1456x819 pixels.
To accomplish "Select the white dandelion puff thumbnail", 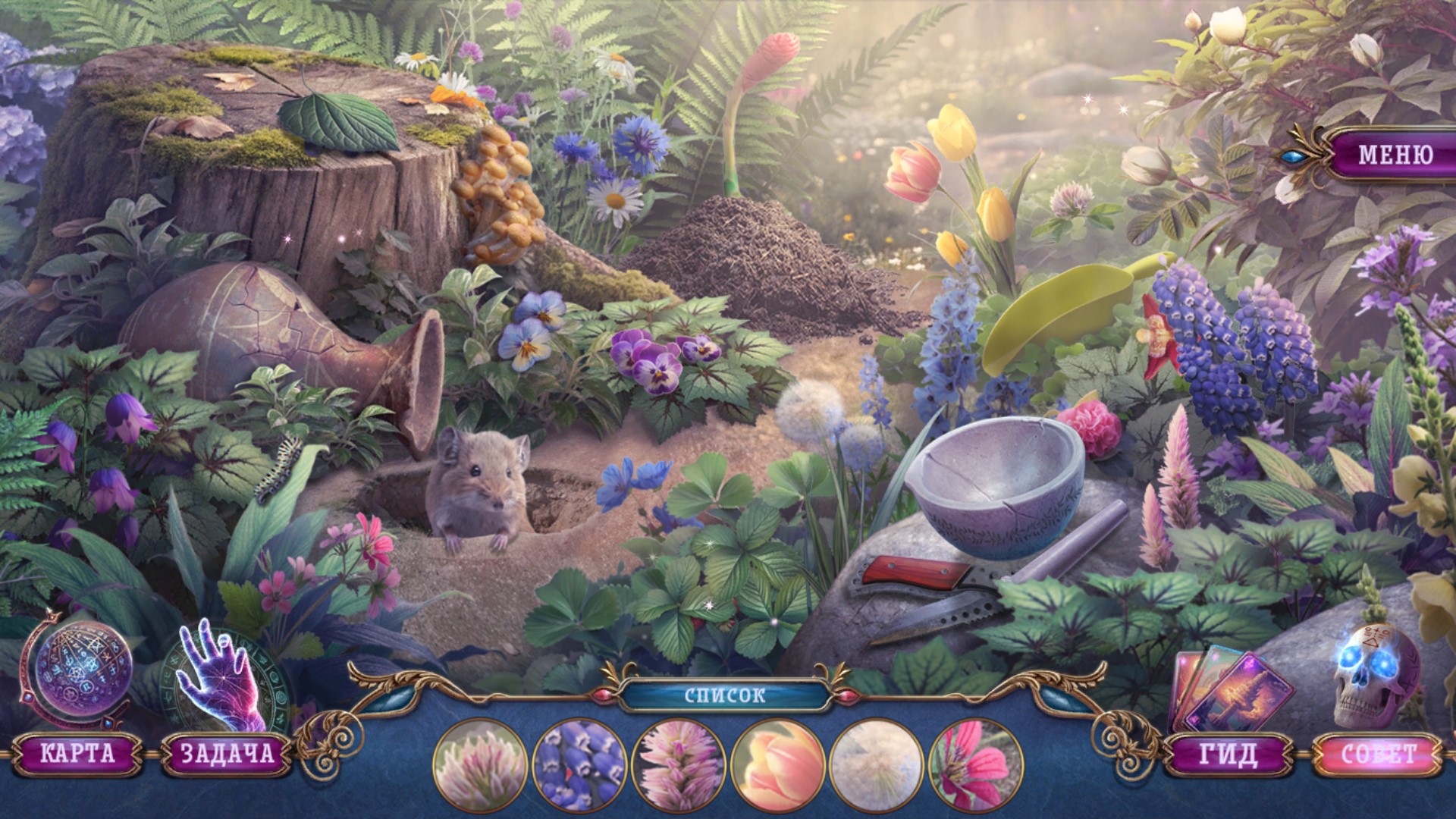I will 877,764.
